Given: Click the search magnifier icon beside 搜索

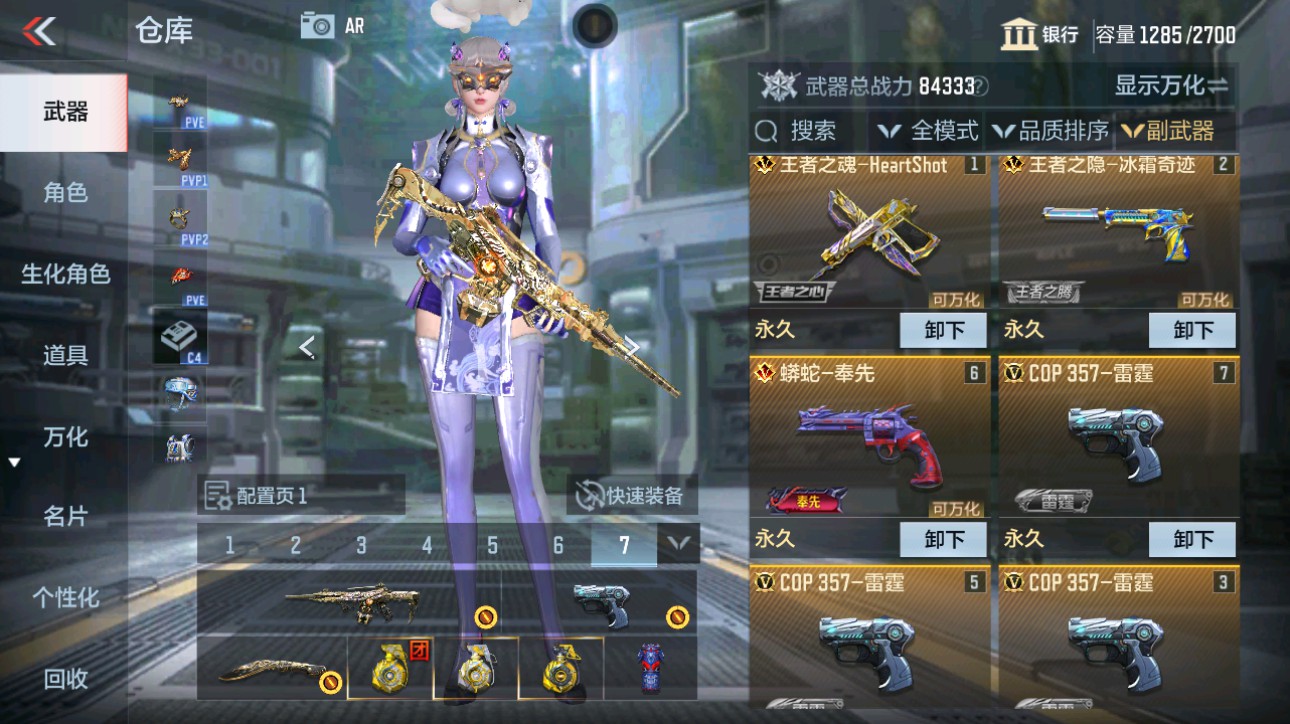Looking at the screenshot, I should [767, 130].
